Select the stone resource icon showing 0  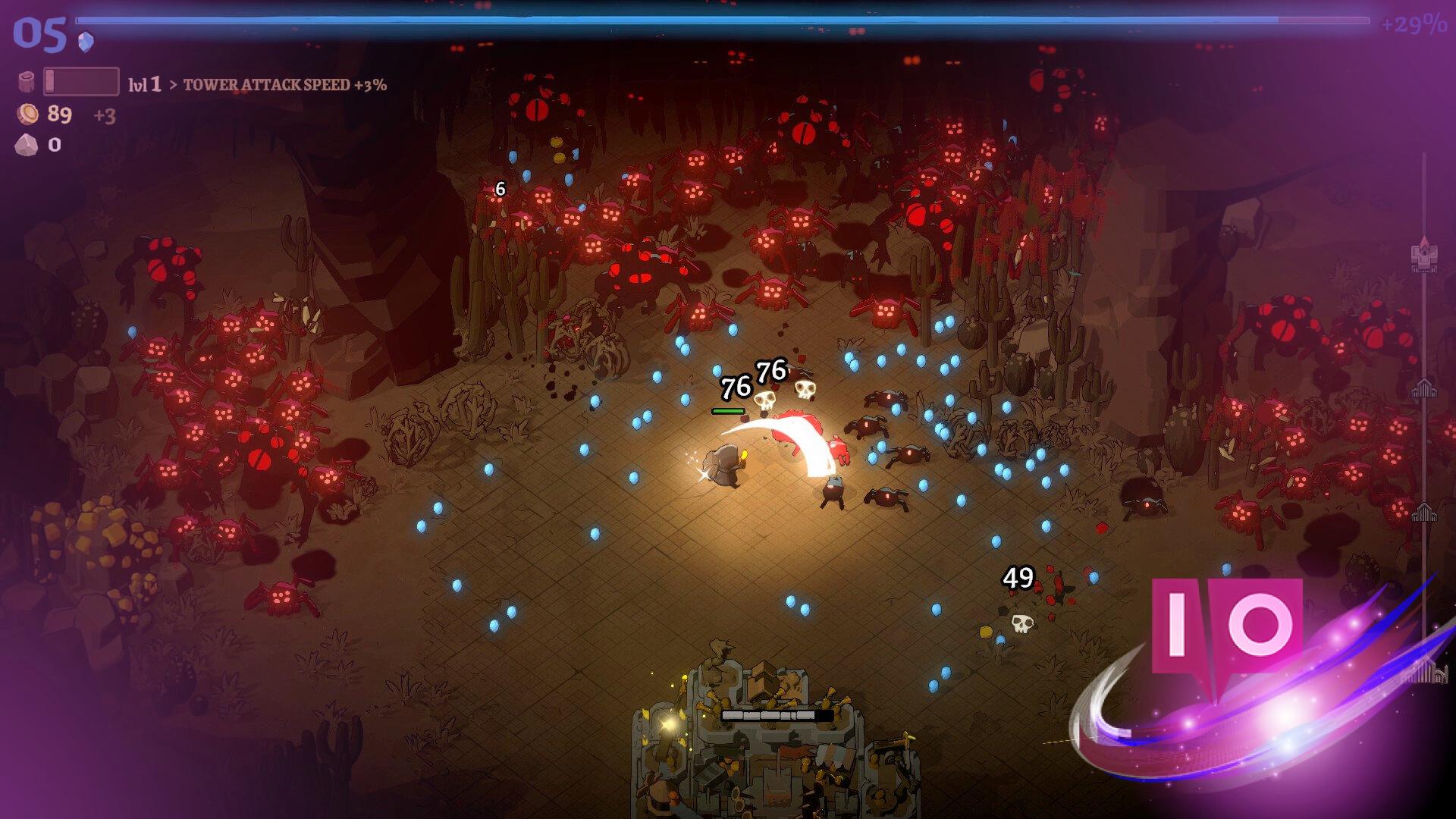[x=25, y=146]
